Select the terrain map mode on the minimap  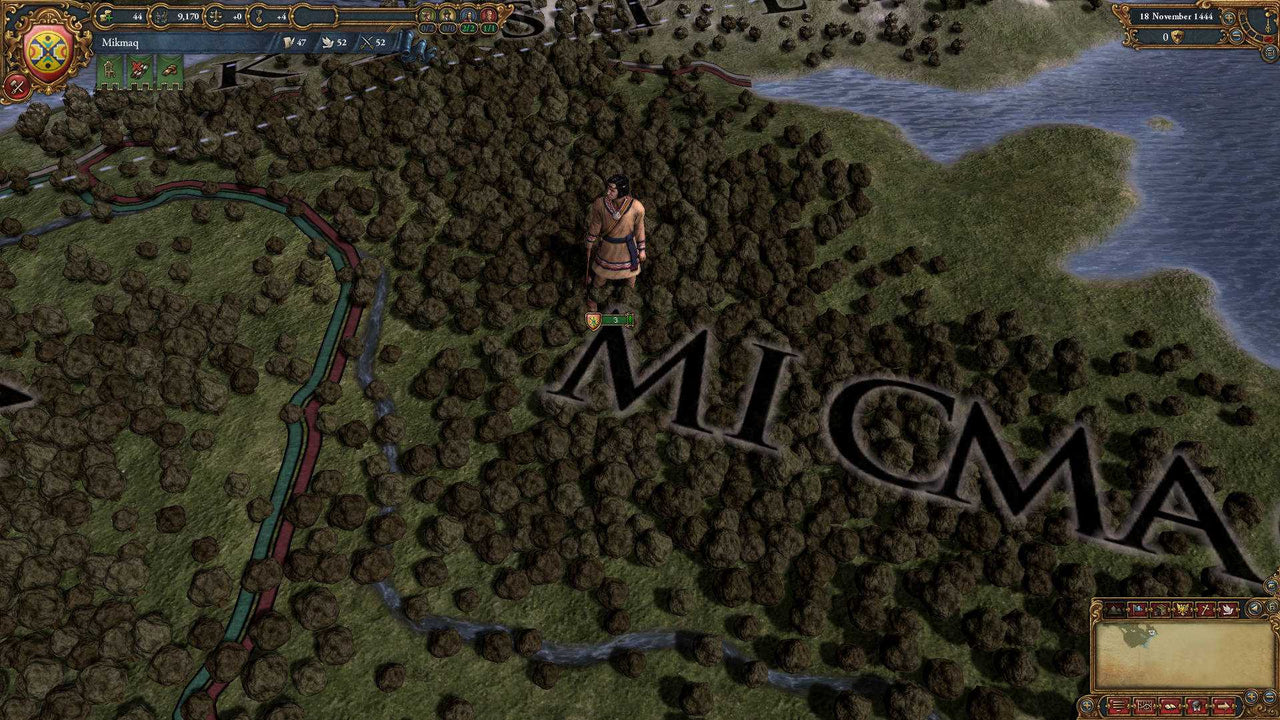pos(1115,608)
